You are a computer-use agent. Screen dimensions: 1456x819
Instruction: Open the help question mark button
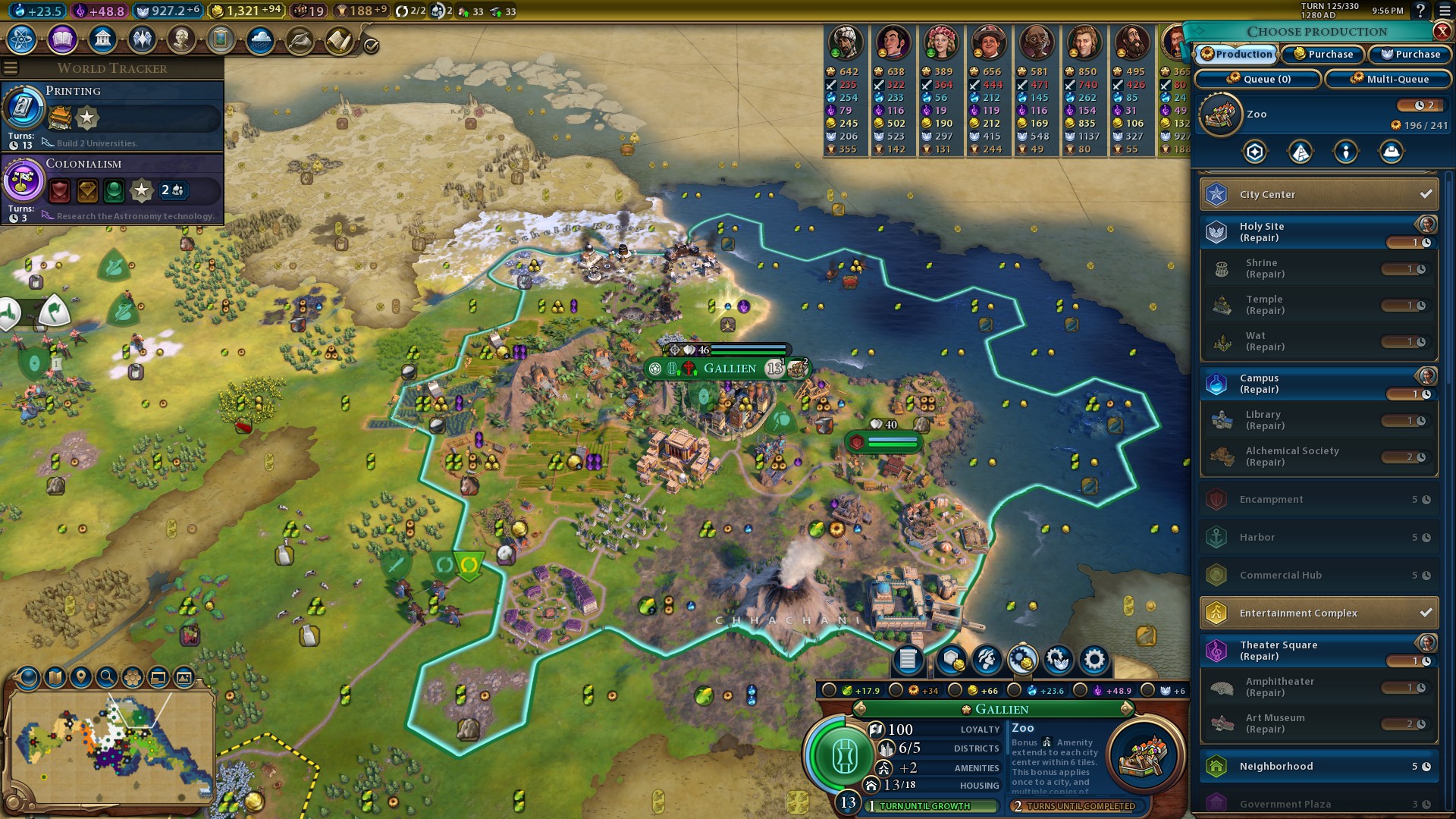(1420, 11)
